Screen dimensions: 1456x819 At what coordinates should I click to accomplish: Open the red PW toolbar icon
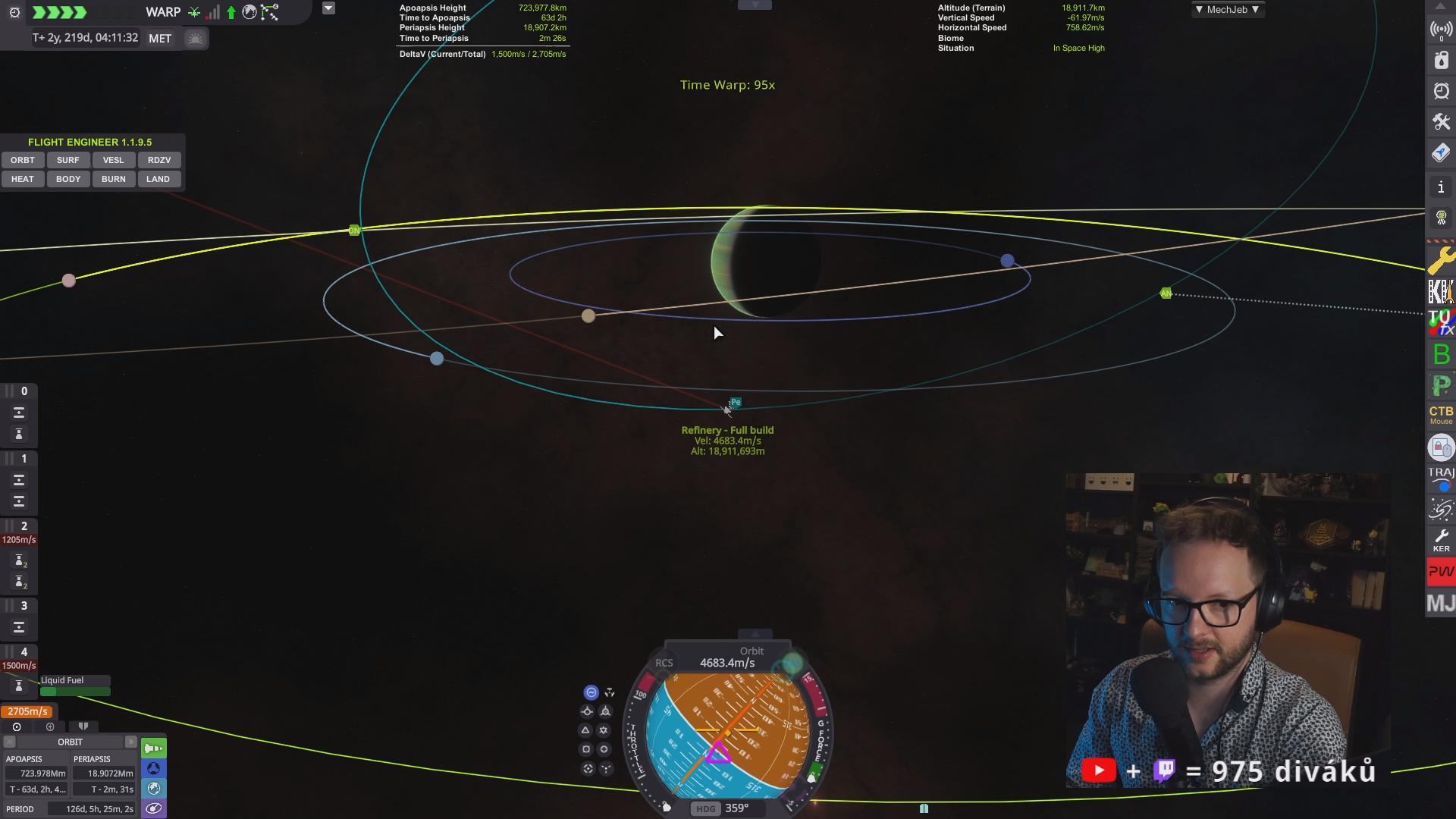pos(1441,572)
